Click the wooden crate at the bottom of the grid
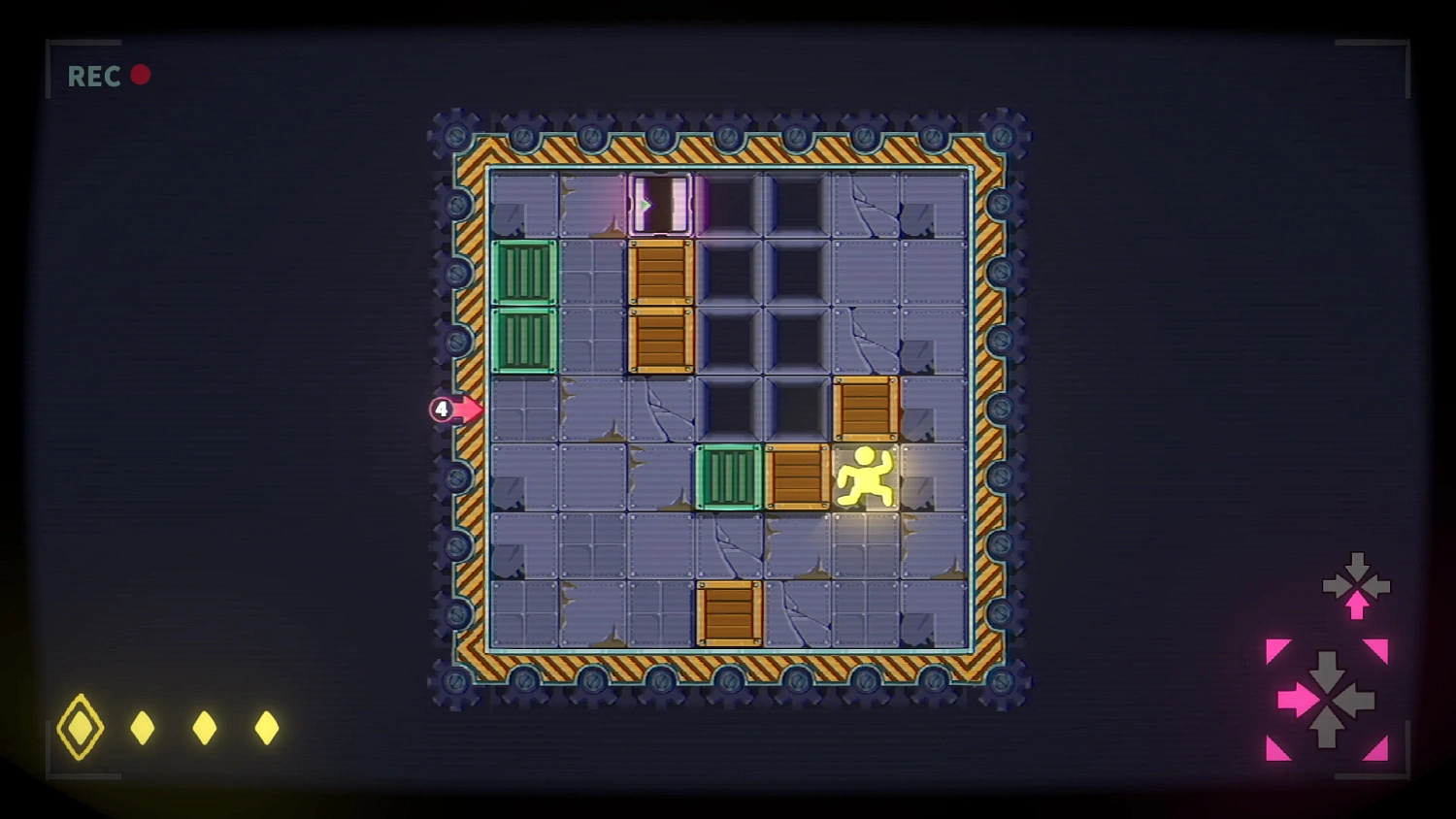This screenshot has height=819, width=1456. point(730,613)
